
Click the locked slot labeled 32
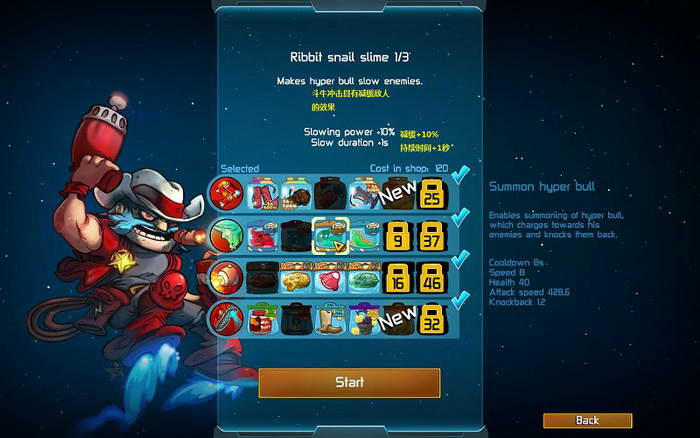432,320
